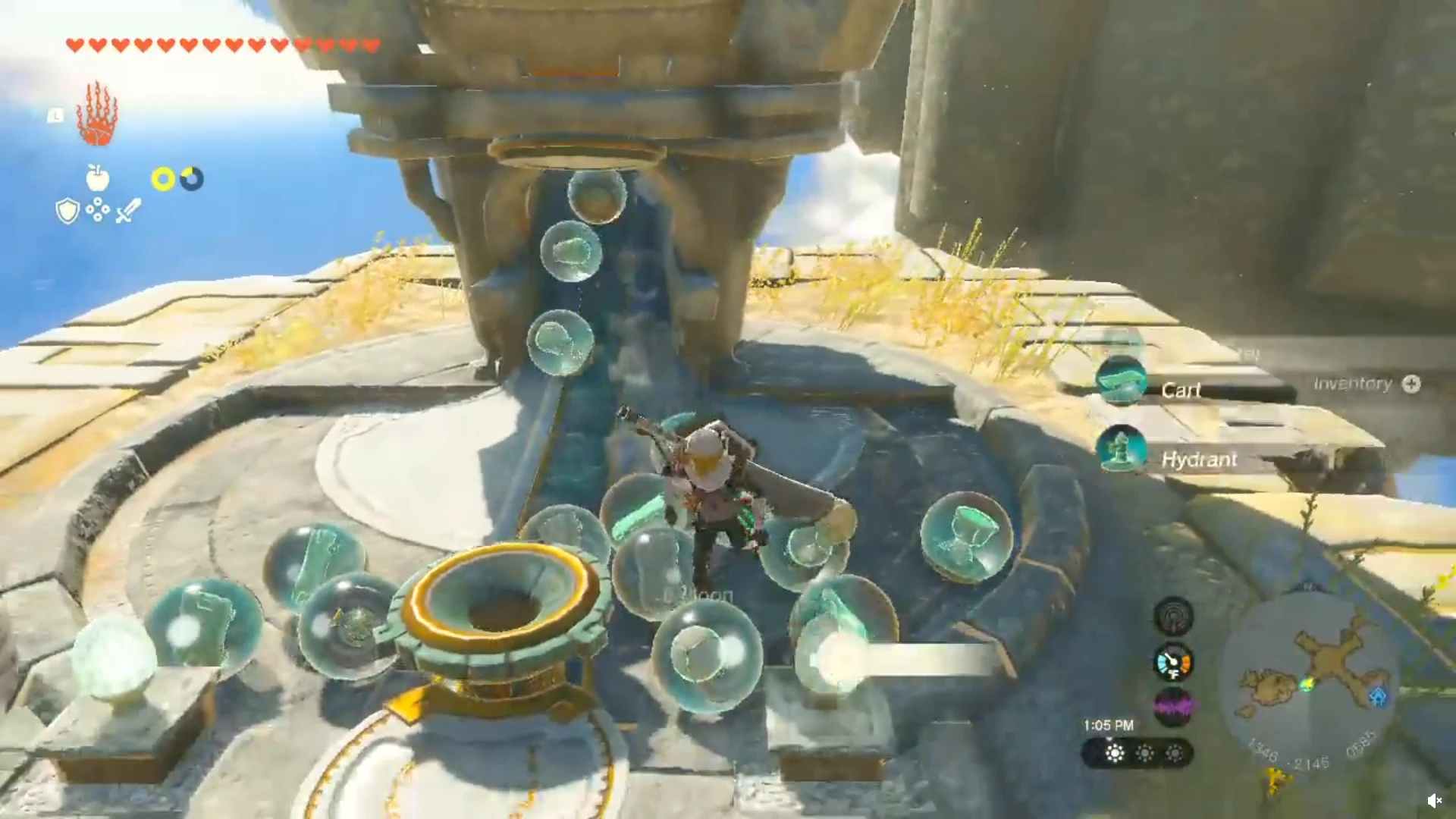This screenshot has width=1456, height=819.
Task: Toggle the Fahrenheit temperature gauge
Action: point(1172,662)
